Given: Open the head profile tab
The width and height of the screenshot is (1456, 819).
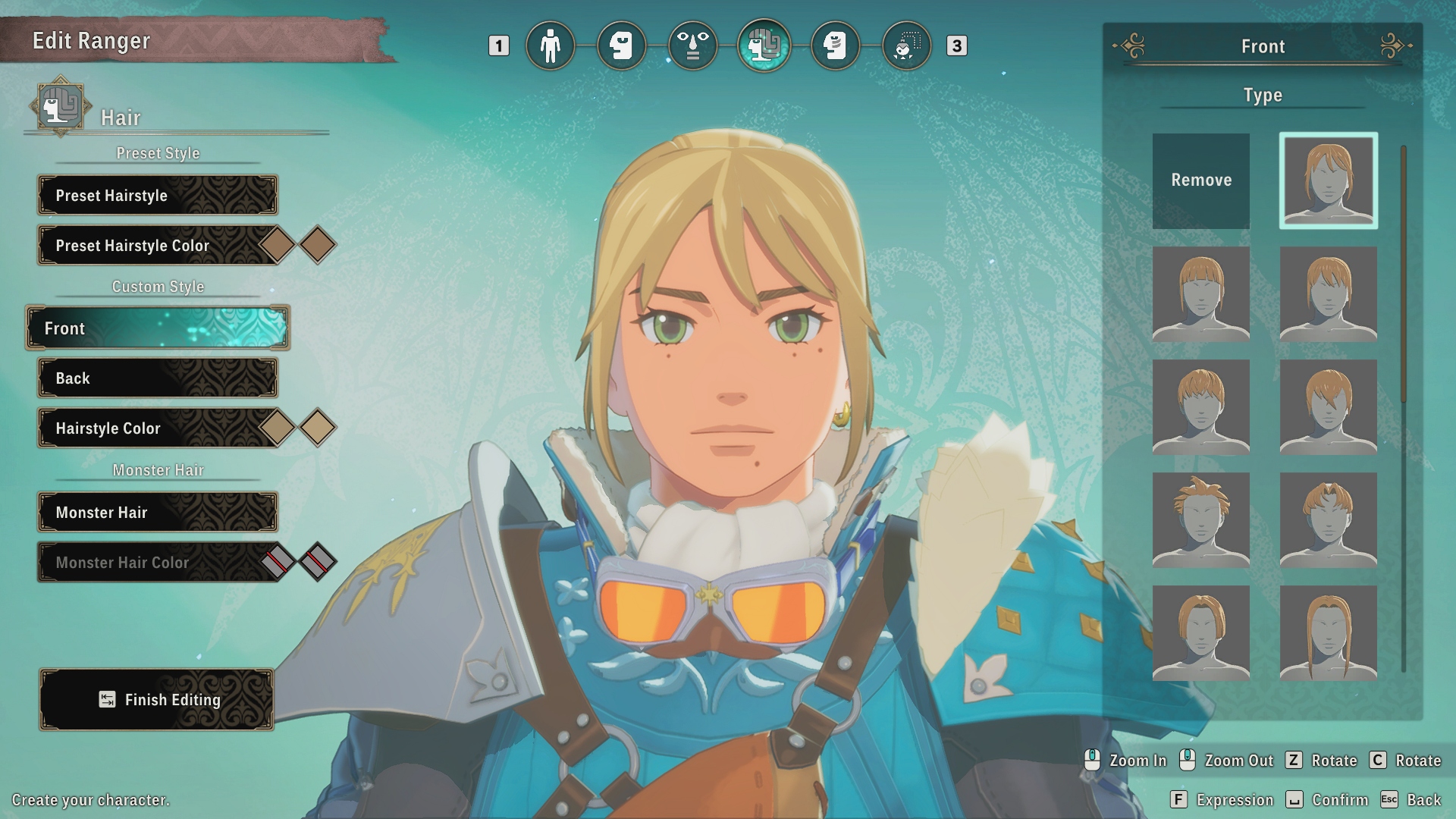Looking at the screenshot, I should click(x=621, y=46).
